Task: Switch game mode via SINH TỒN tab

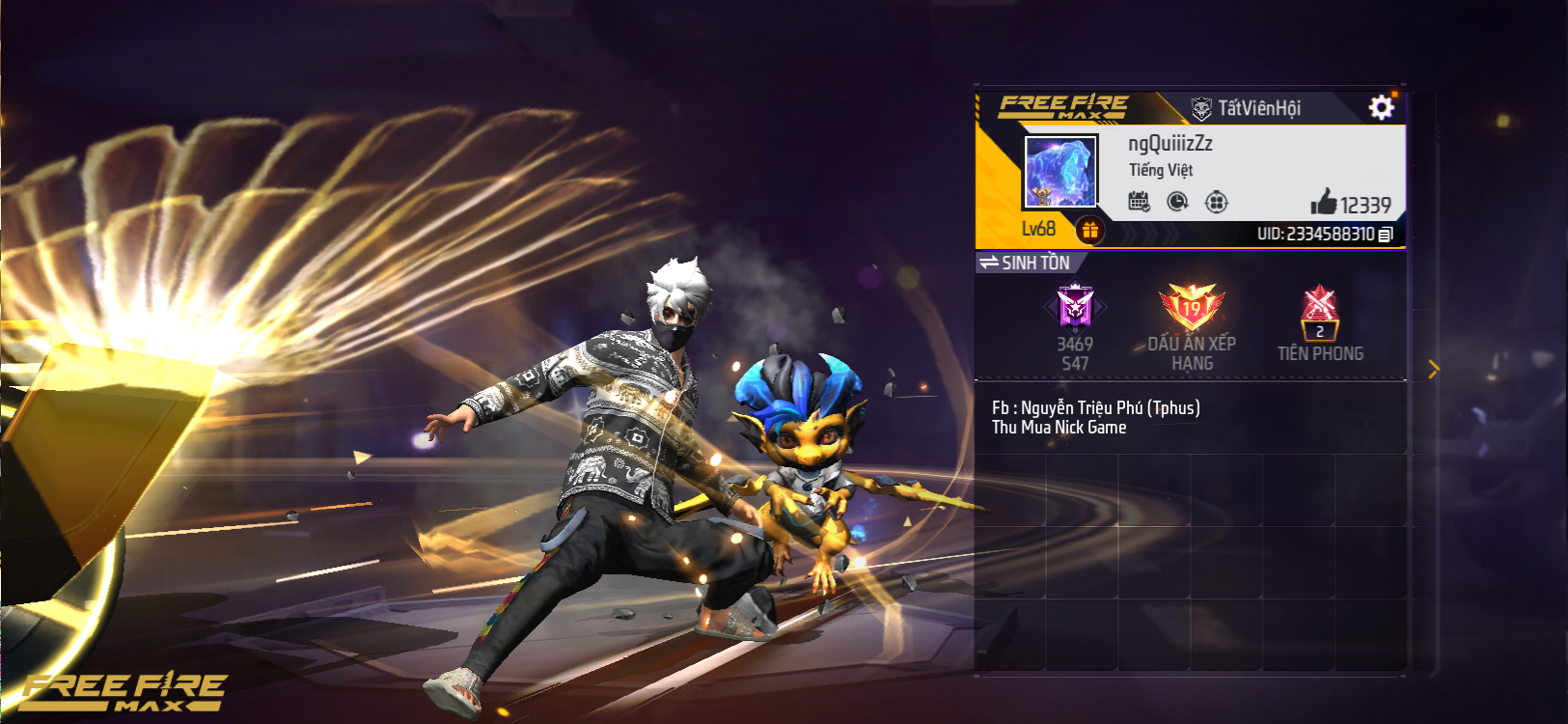Action: (1027, 263)
